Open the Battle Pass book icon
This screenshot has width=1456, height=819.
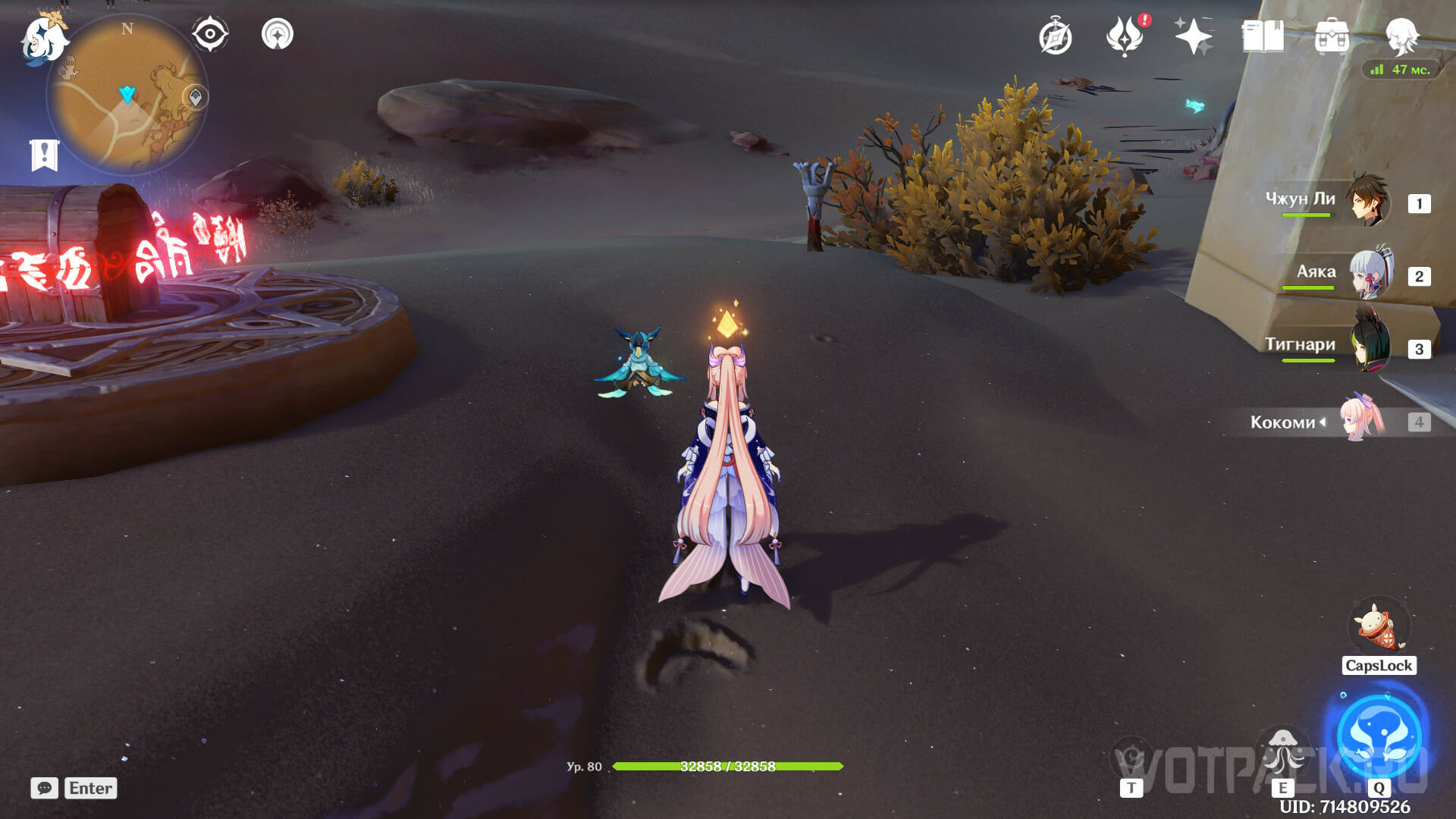[1263, 36]
